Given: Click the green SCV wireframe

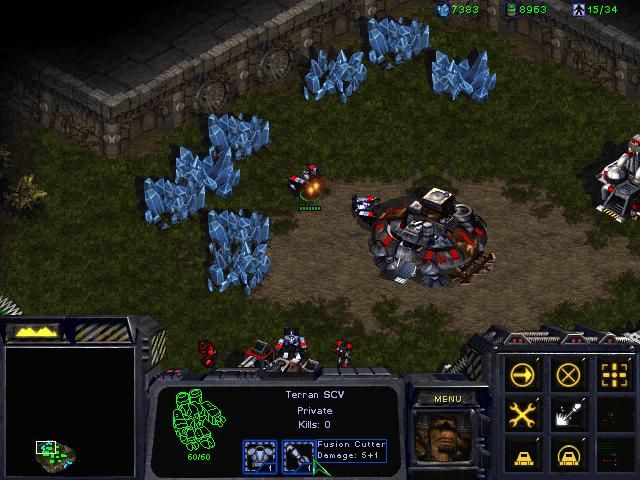Looking at the screenshot, I should pos(192,418).
